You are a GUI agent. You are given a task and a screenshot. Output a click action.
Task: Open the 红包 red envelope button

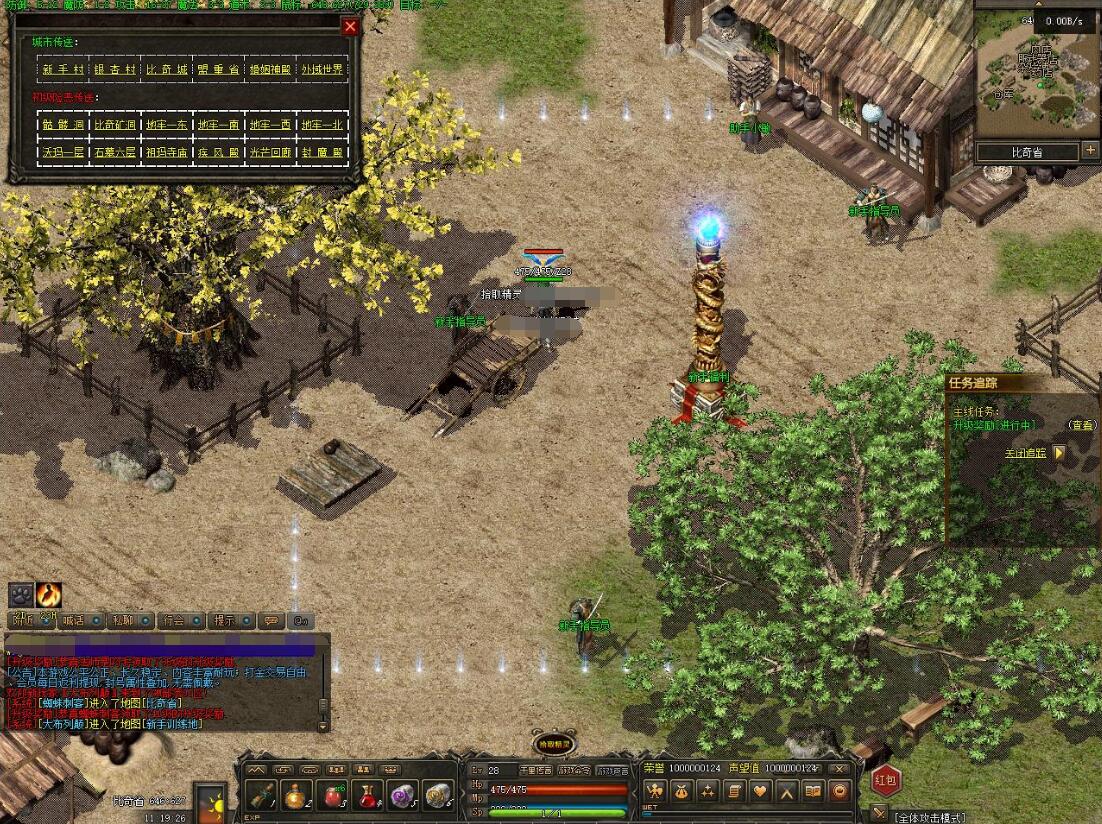(886, 778)
